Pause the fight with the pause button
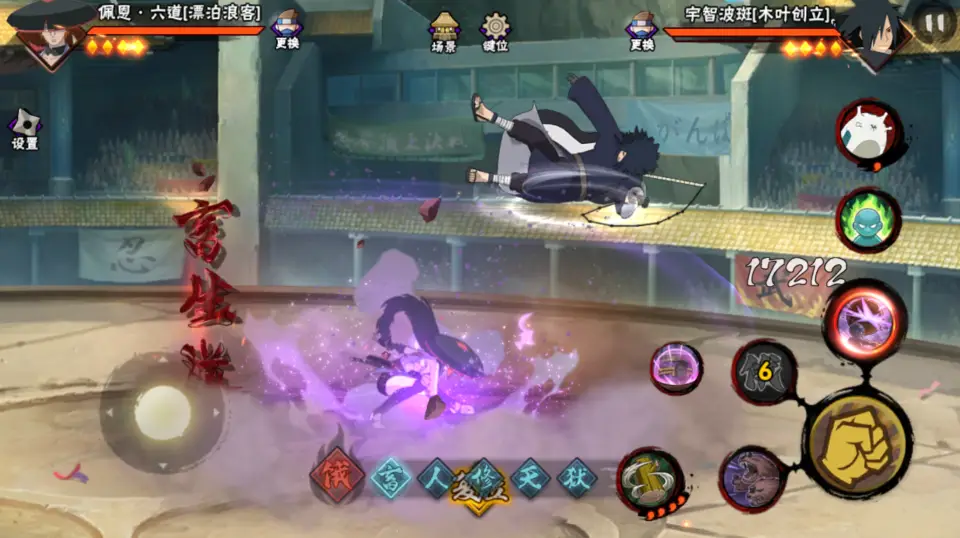The width and height of the screenshot is (960, 538). pos(934,24)
